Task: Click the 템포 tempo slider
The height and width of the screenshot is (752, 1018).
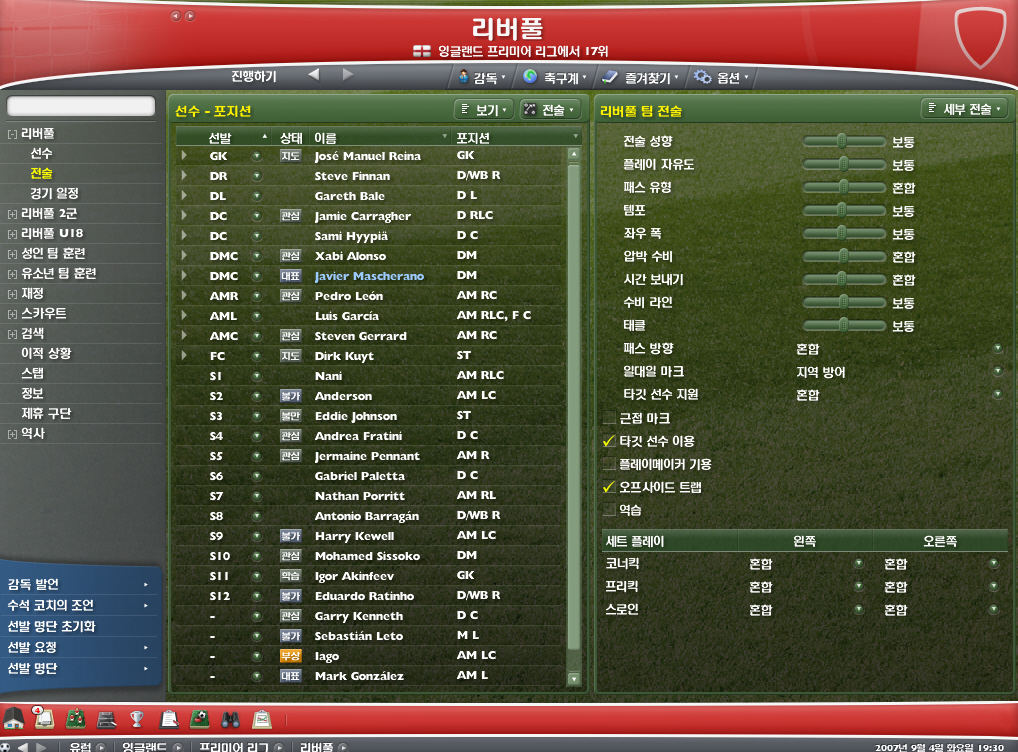Action: [843, 211]
